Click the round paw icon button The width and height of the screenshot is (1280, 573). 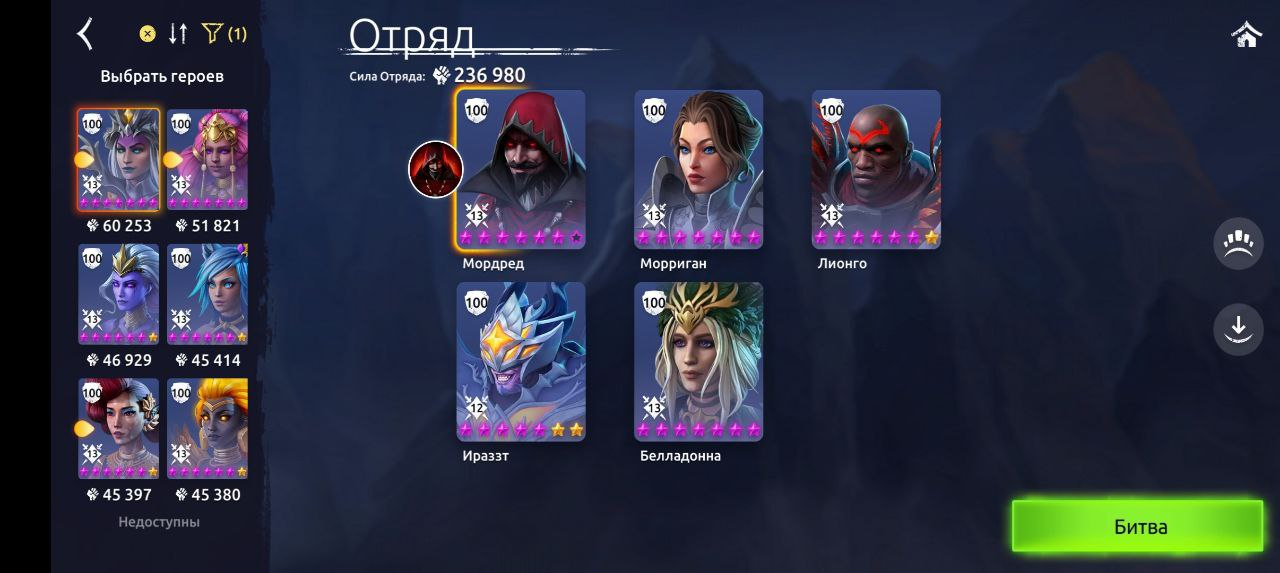(1238, 244)
